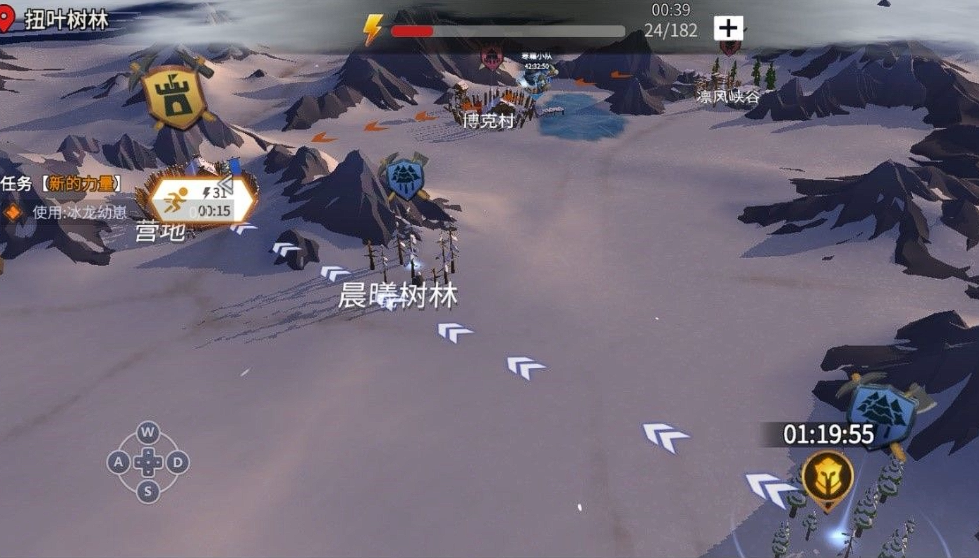Click the A direction on the movement pad
The image size is (979, 558).
(118, 462)
